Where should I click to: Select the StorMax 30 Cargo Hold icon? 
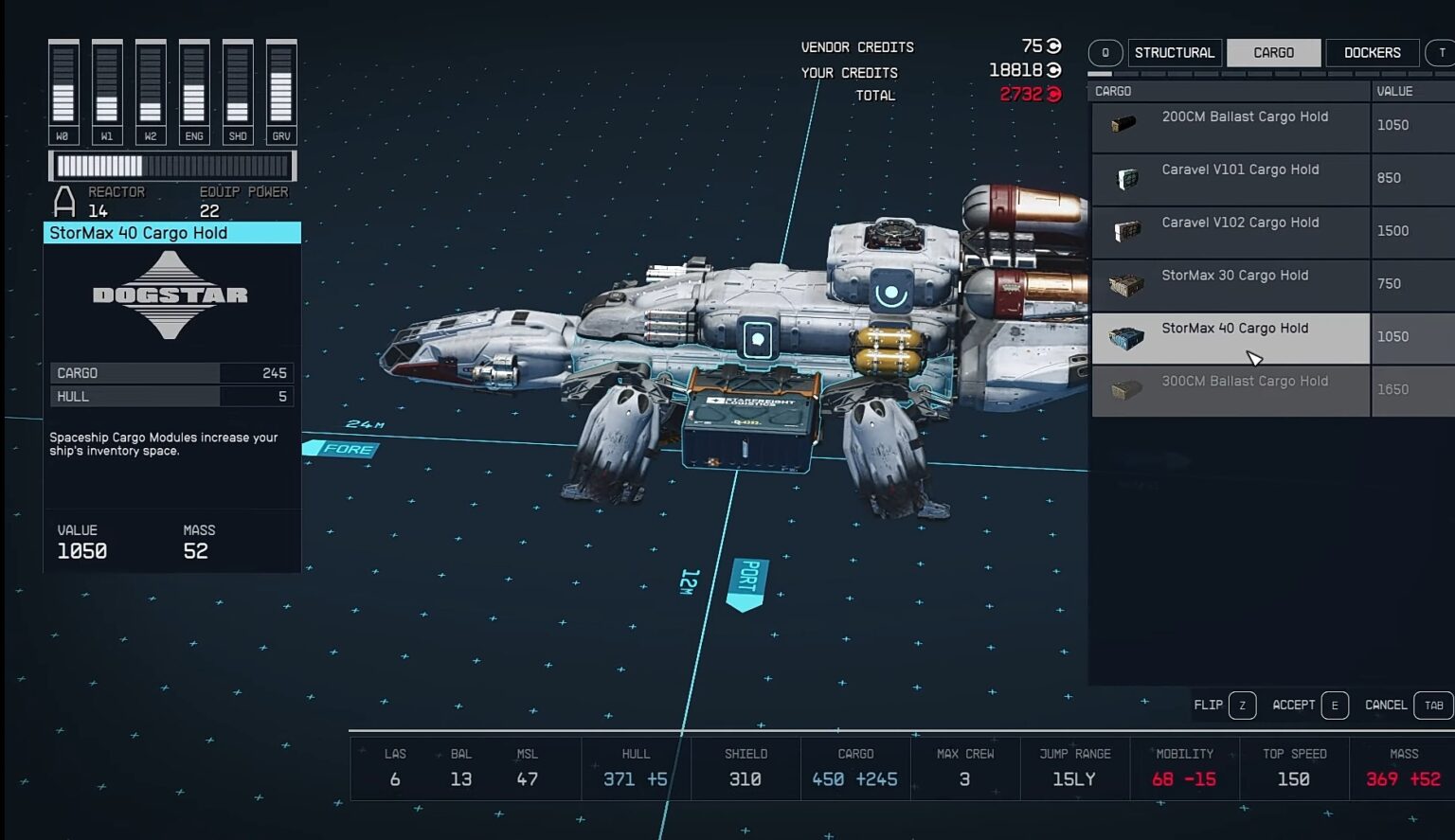[1125, 280]
